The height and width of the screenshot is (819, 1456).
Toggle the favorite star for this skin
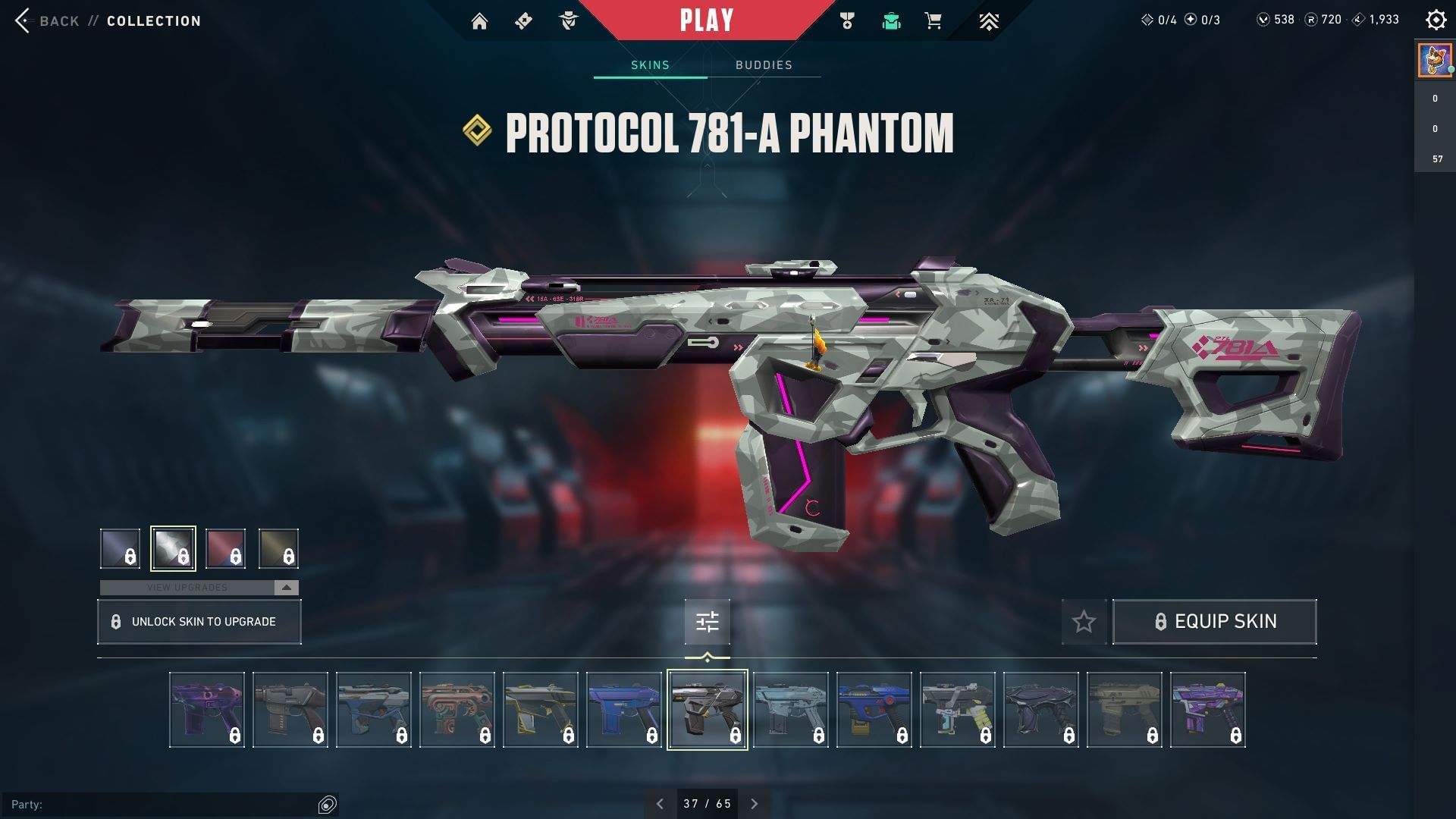pyautogui.click(x=1084, y=622)
